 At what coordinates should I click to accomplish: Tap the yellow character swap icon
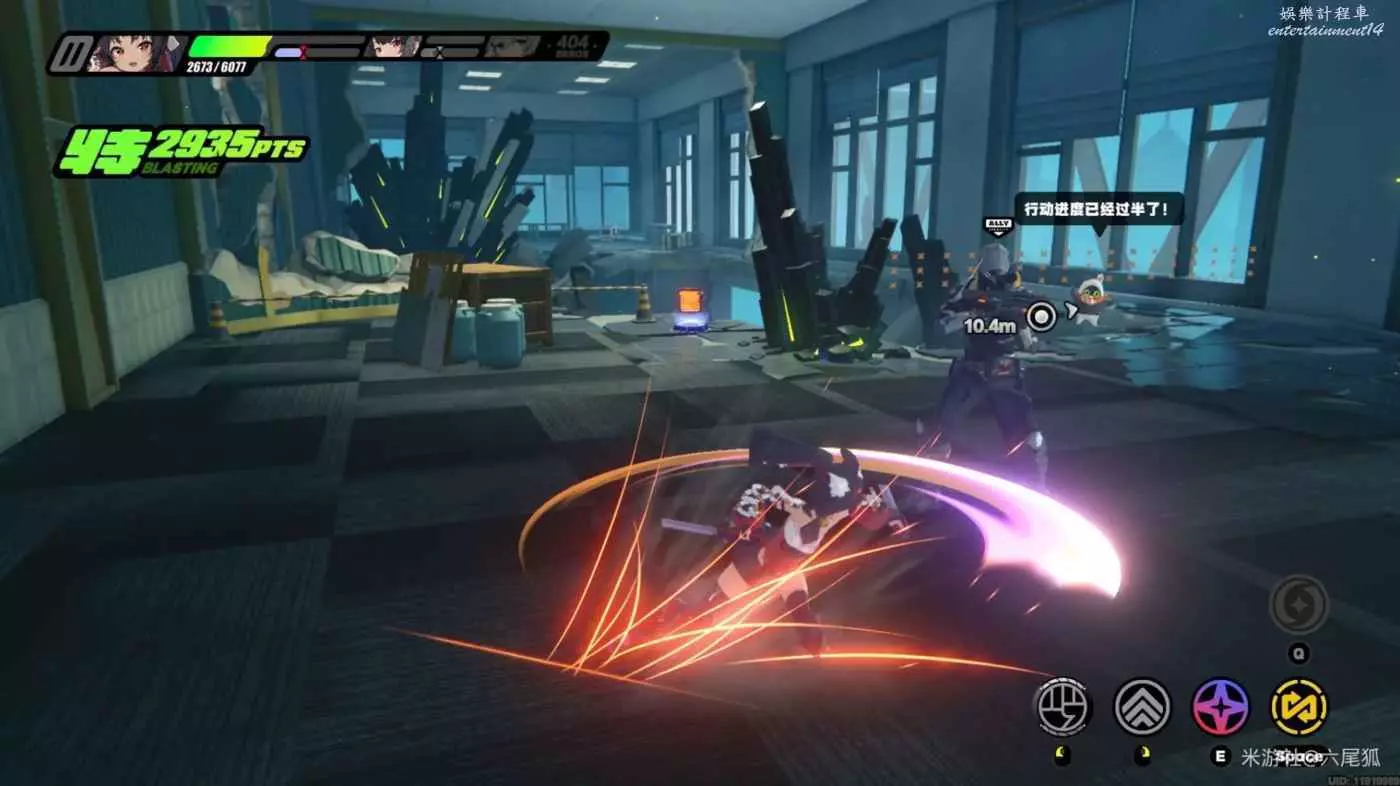[x=1298, y=707]
